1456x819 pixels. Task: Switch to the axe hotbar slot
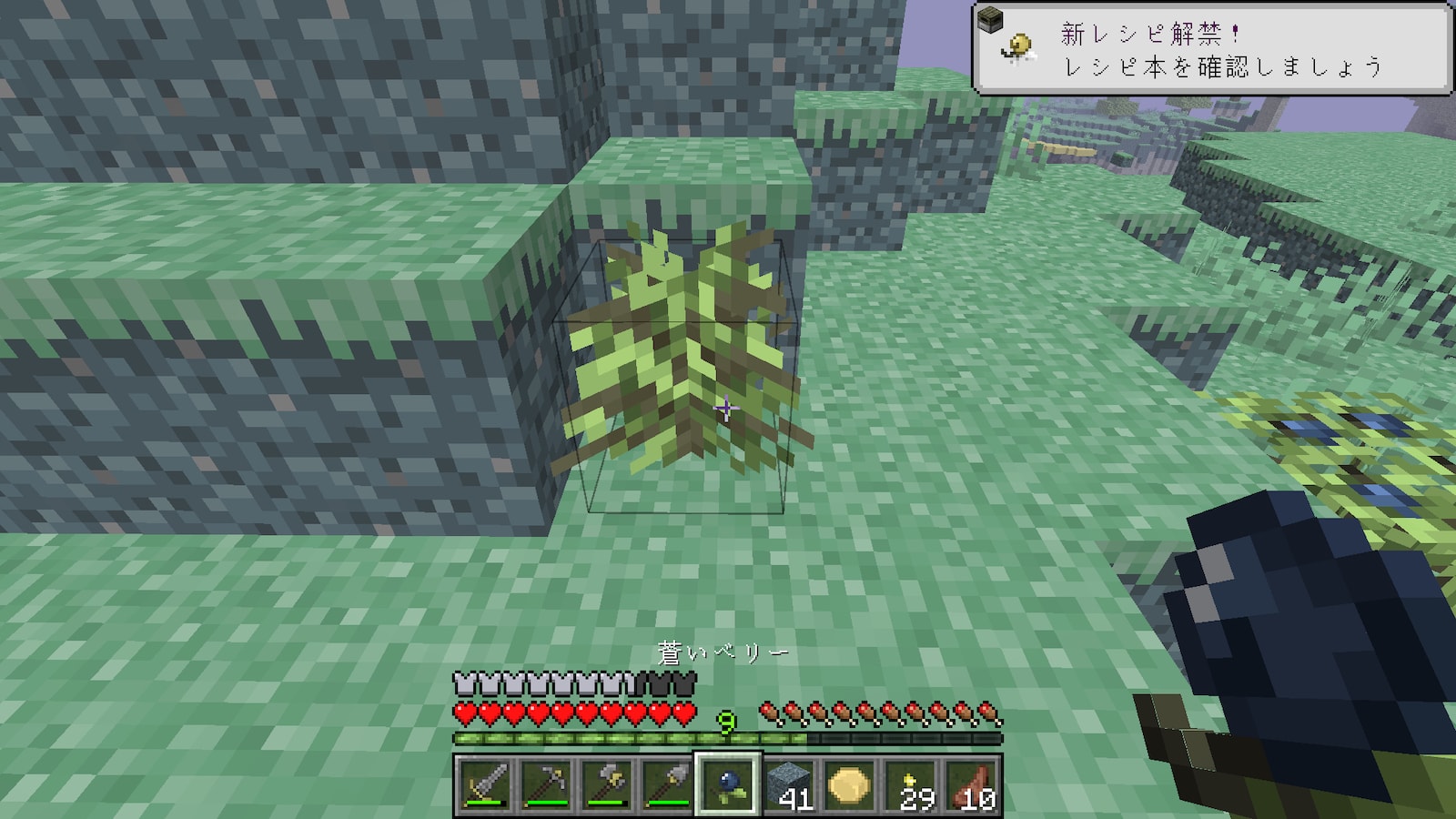tap(606, 785)
